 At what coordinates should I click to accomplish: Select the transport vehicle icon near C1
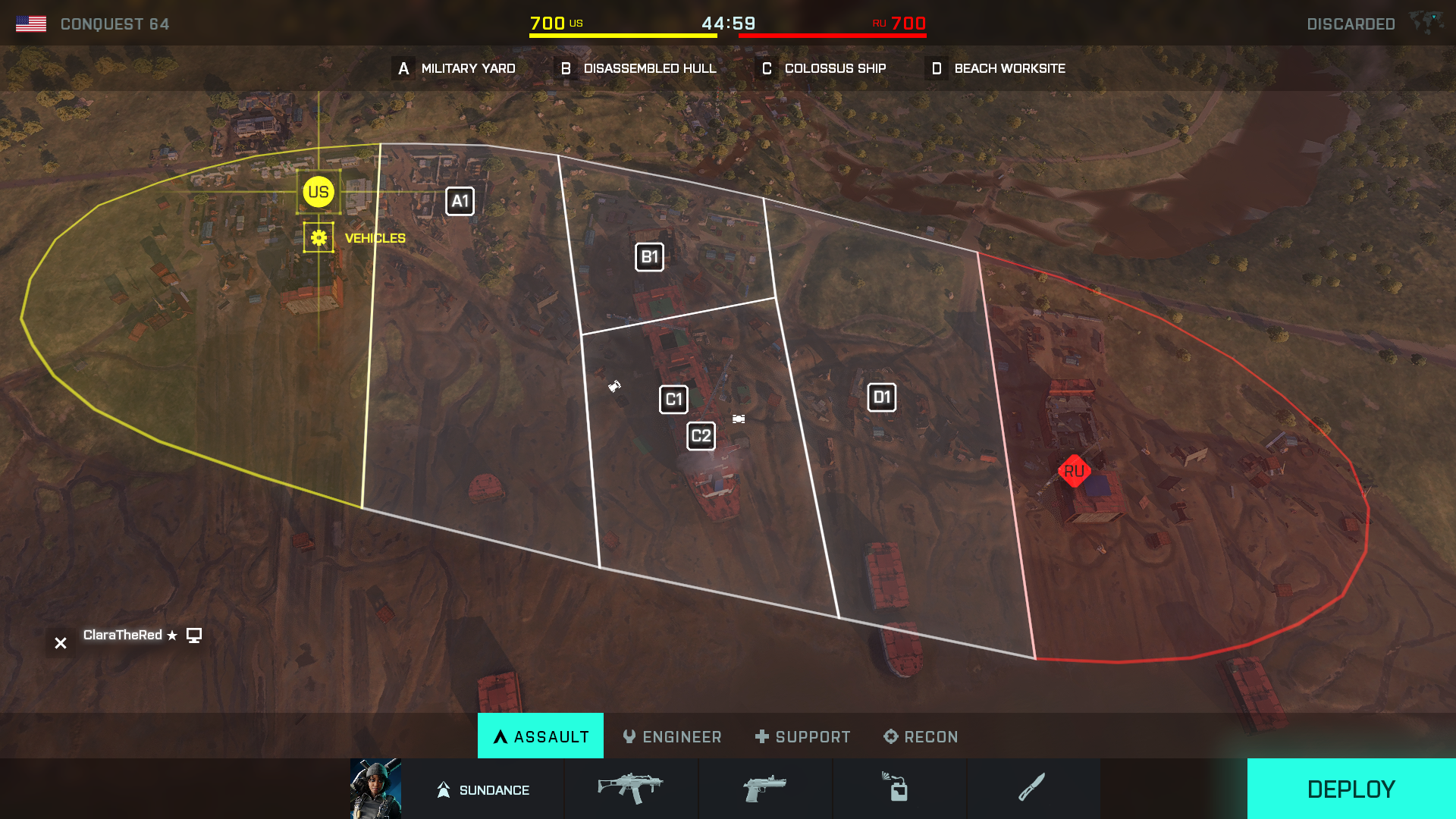point(616,387)
